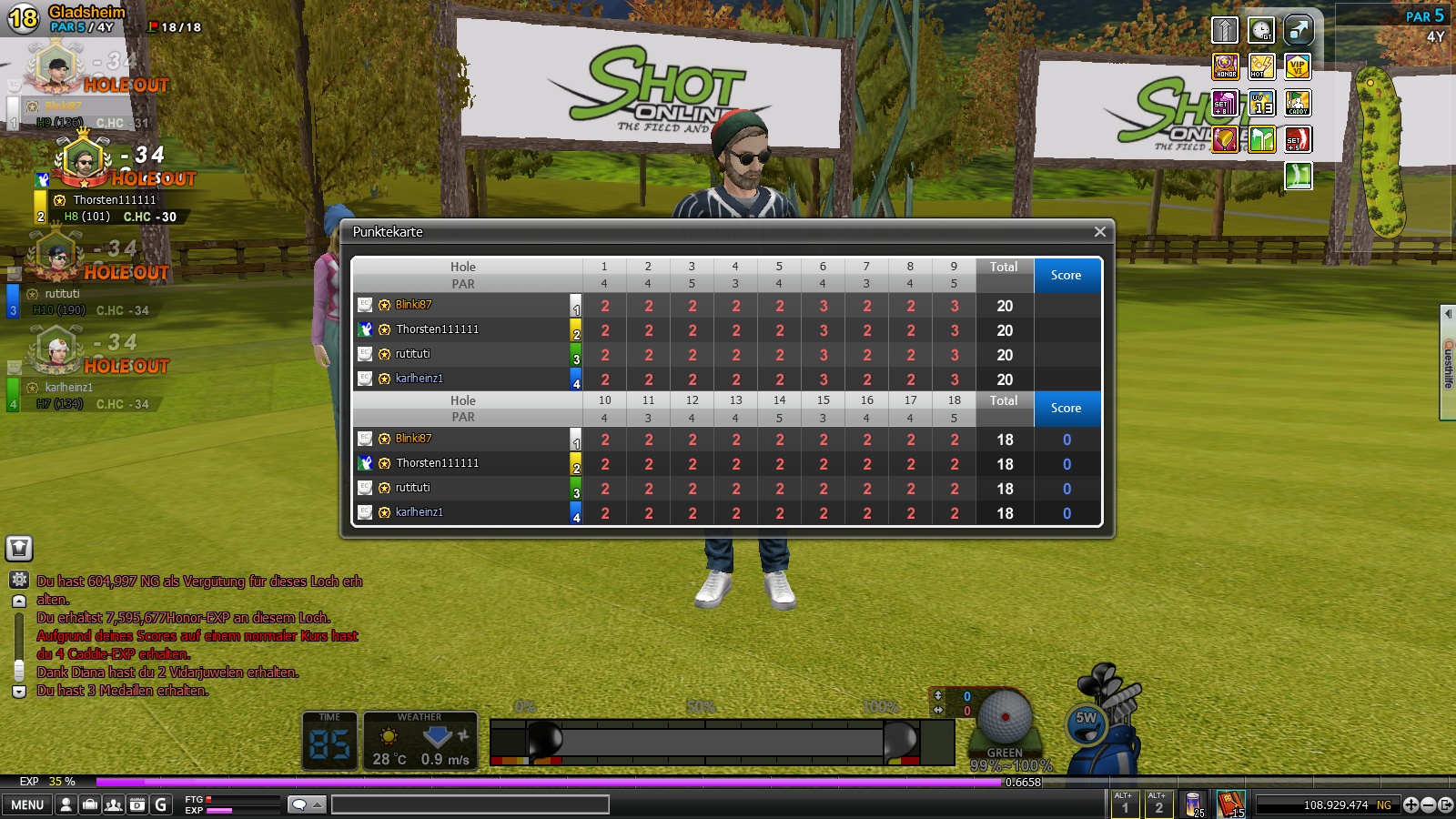The image size is (1456, 819).
Task: Open the character profile icon
Action: pos(66,804)
